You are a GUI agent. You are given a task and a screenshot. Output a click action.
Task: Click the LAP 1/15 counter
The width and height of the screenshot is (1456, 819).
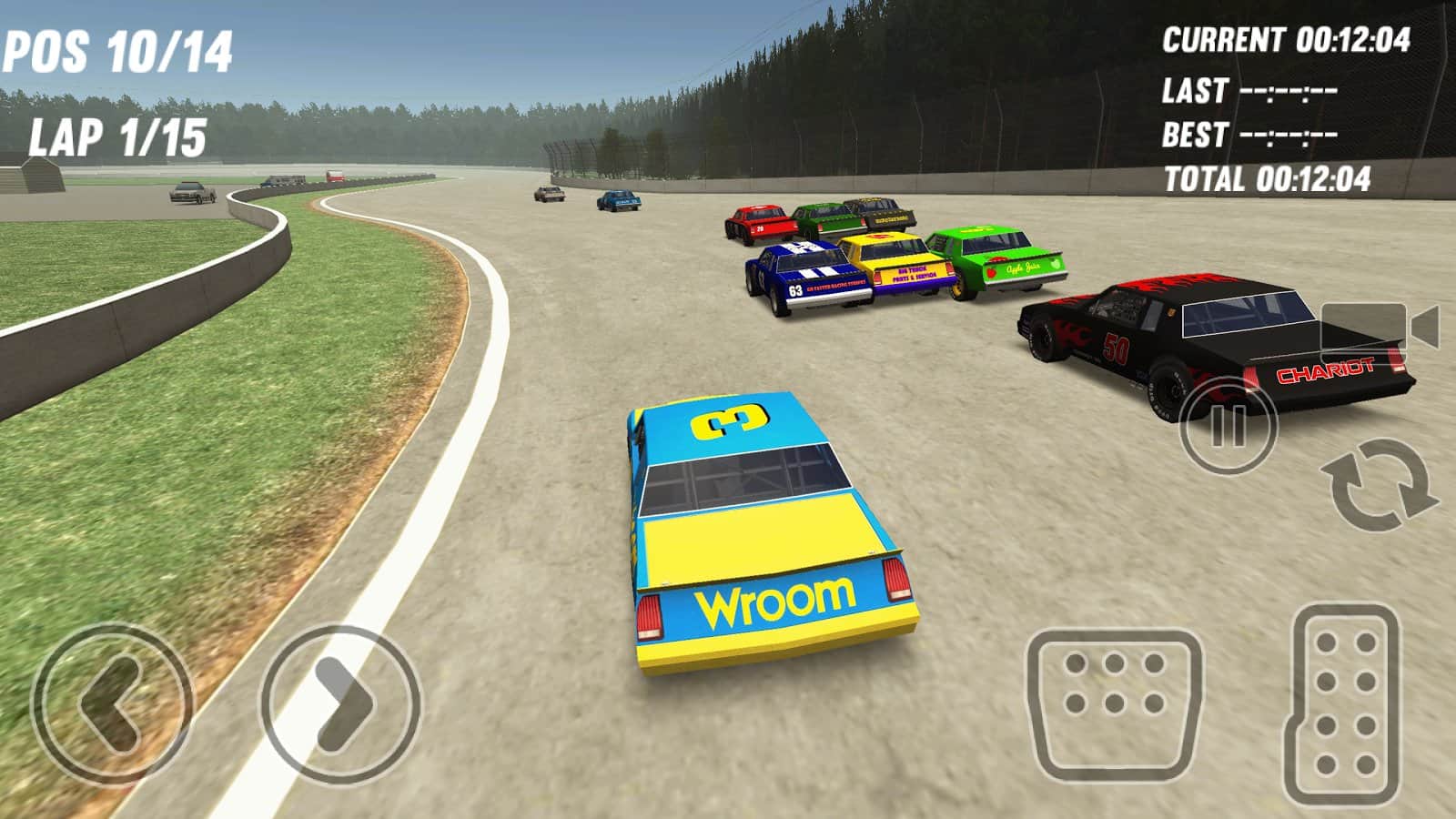[x=118, y=136]
